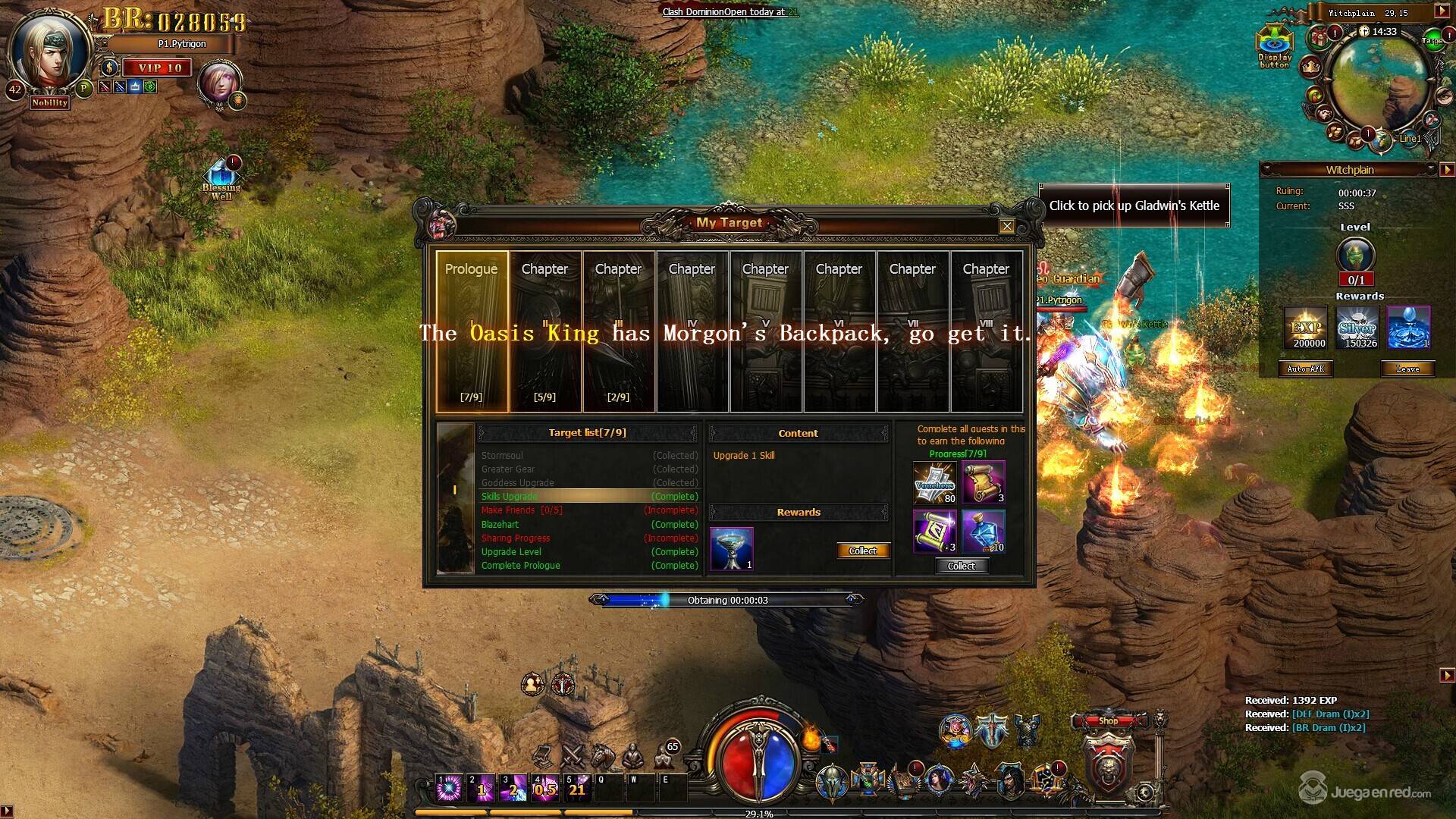The height and width of the screenshot is (819, 1456).
Task: Activate the first hotbar skill
Action: (450, 789)
